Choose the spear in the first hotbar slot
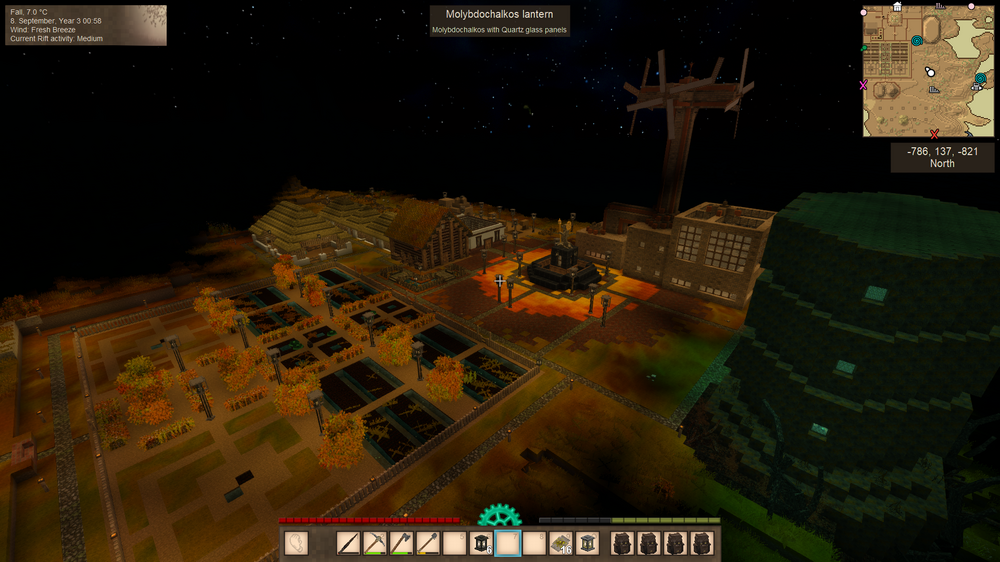Image resolution: width=1000 pixels, height=562 pixels. (x=349, y=543)
